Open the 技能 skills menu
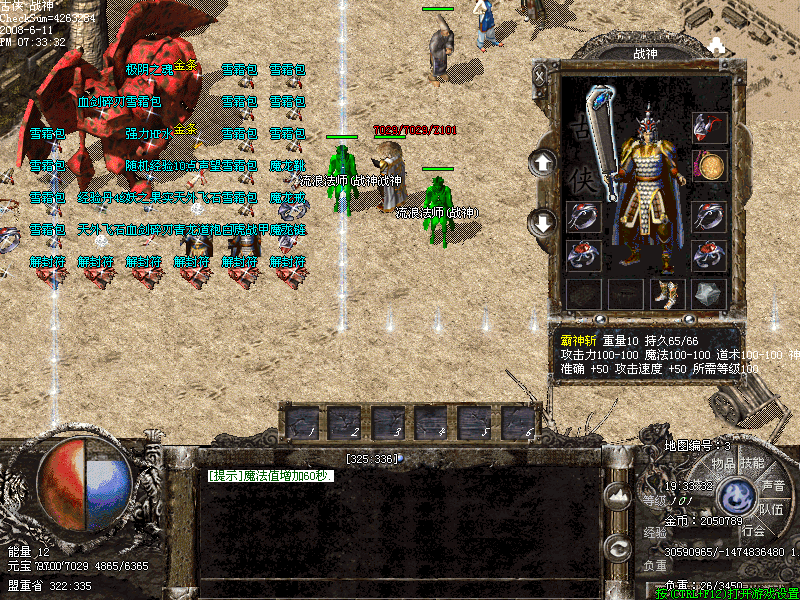Screen dimensions: 800x600 coord(751,463)
